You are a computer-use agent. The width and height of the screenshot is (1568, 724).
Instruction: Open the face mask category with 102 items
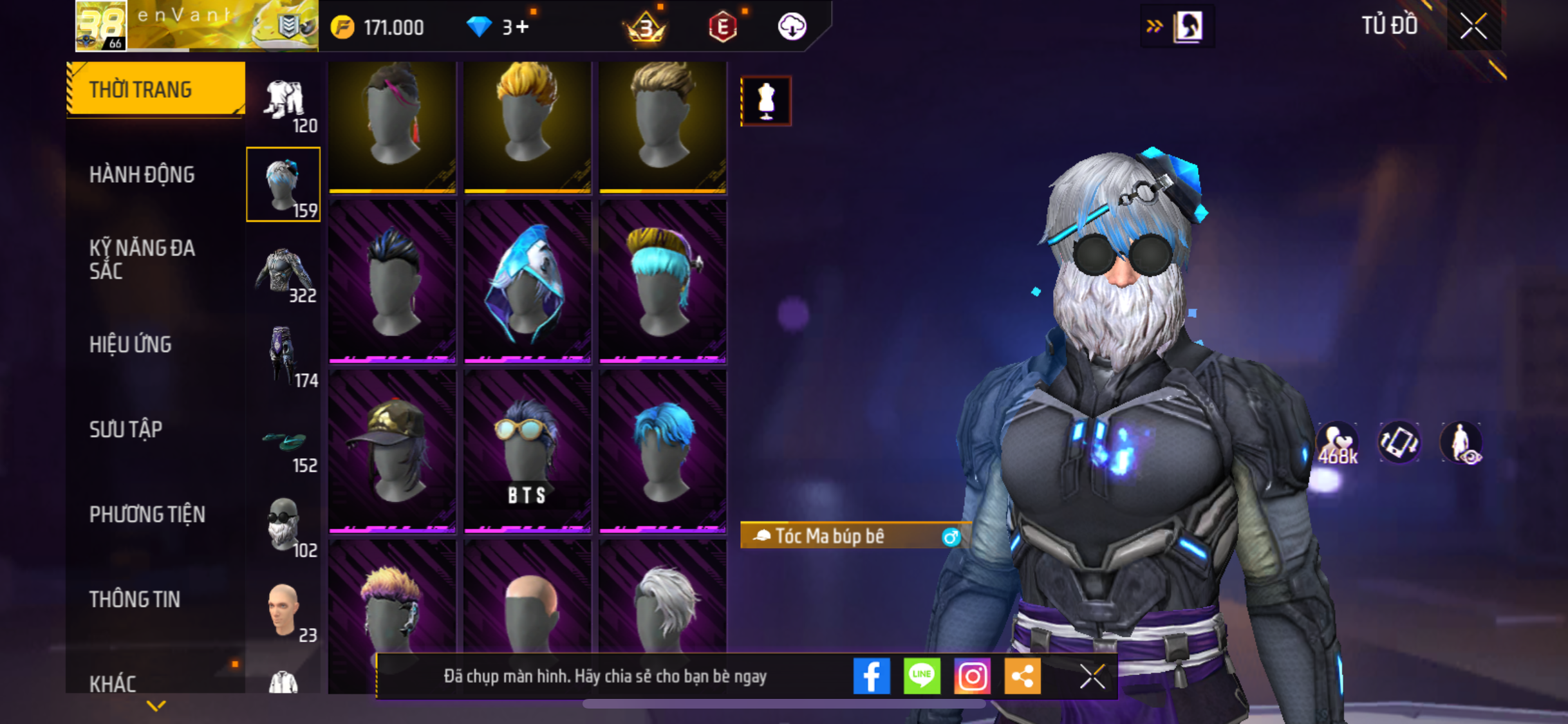(284, 526)
